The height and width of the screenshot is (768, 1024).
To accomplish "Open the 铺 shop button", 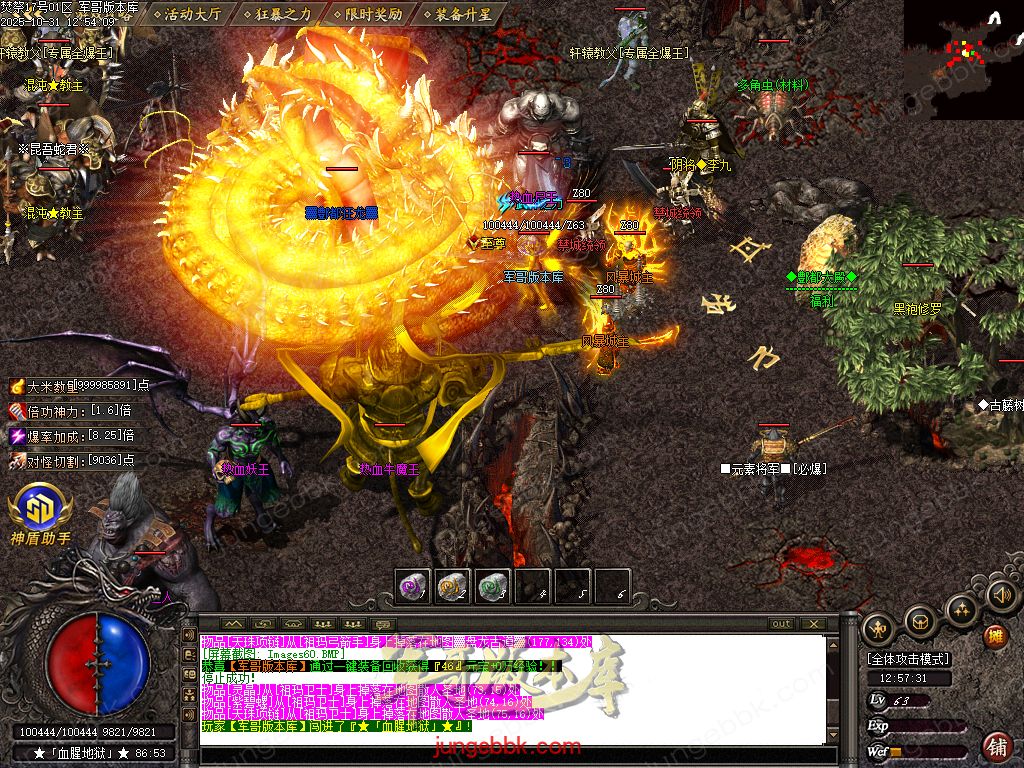I will pyautogui.click(x=996, y=746).
